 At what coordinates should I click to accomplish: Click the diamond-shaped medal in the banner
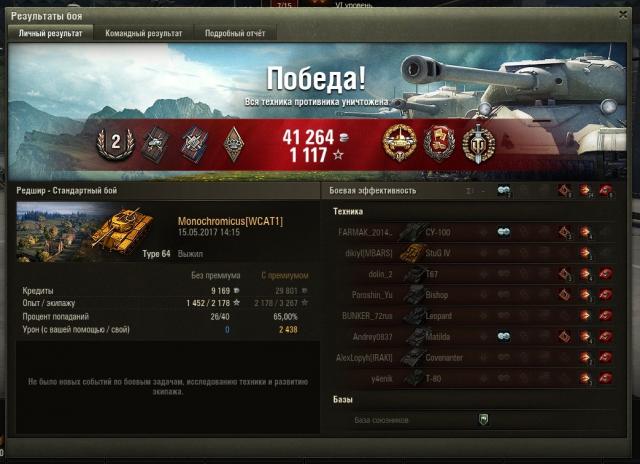[x=232, y=144]
